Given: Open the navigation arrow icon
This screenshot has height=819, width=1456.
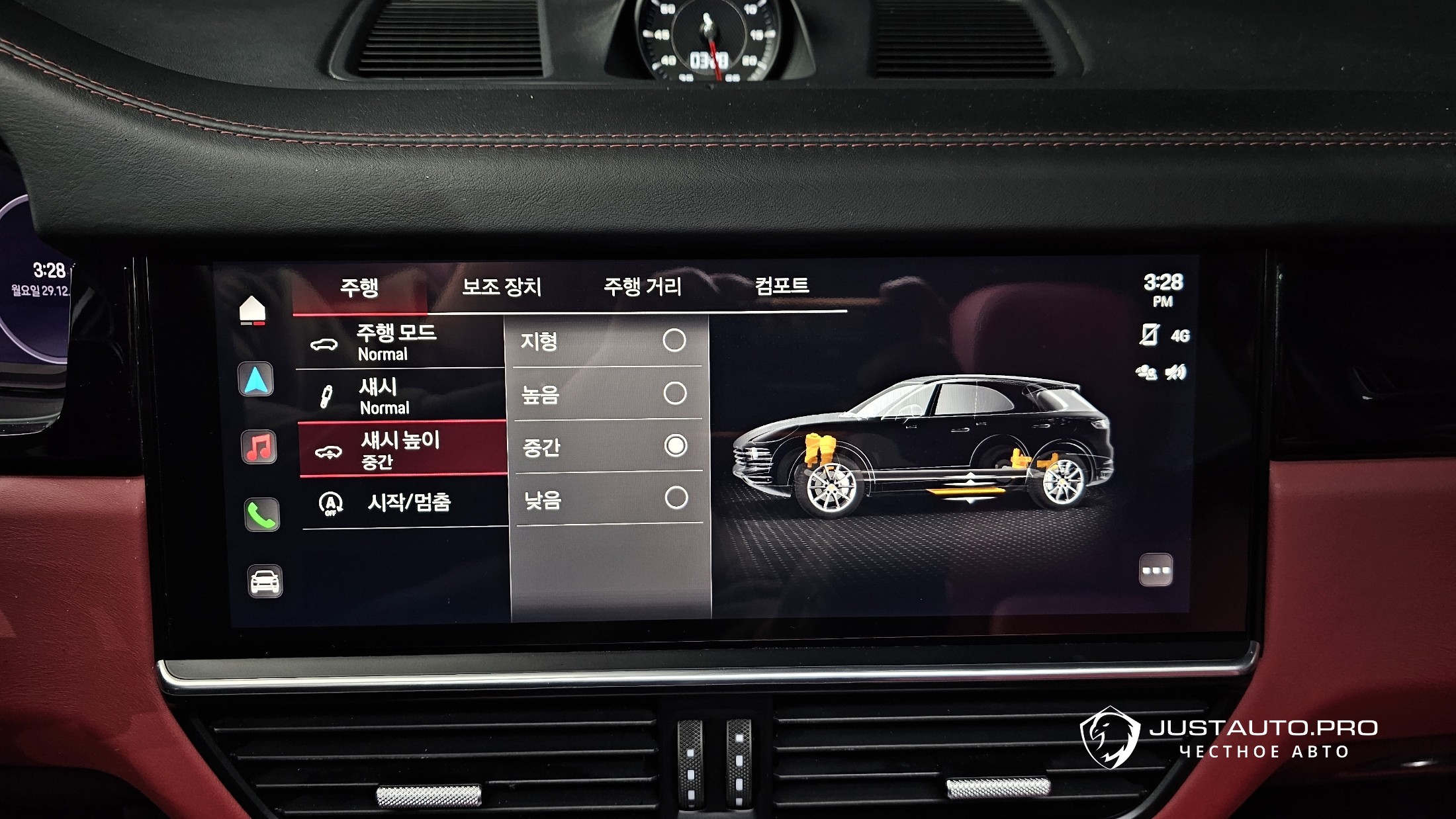Looking at the screenshot, I should (x=255, y=380).
